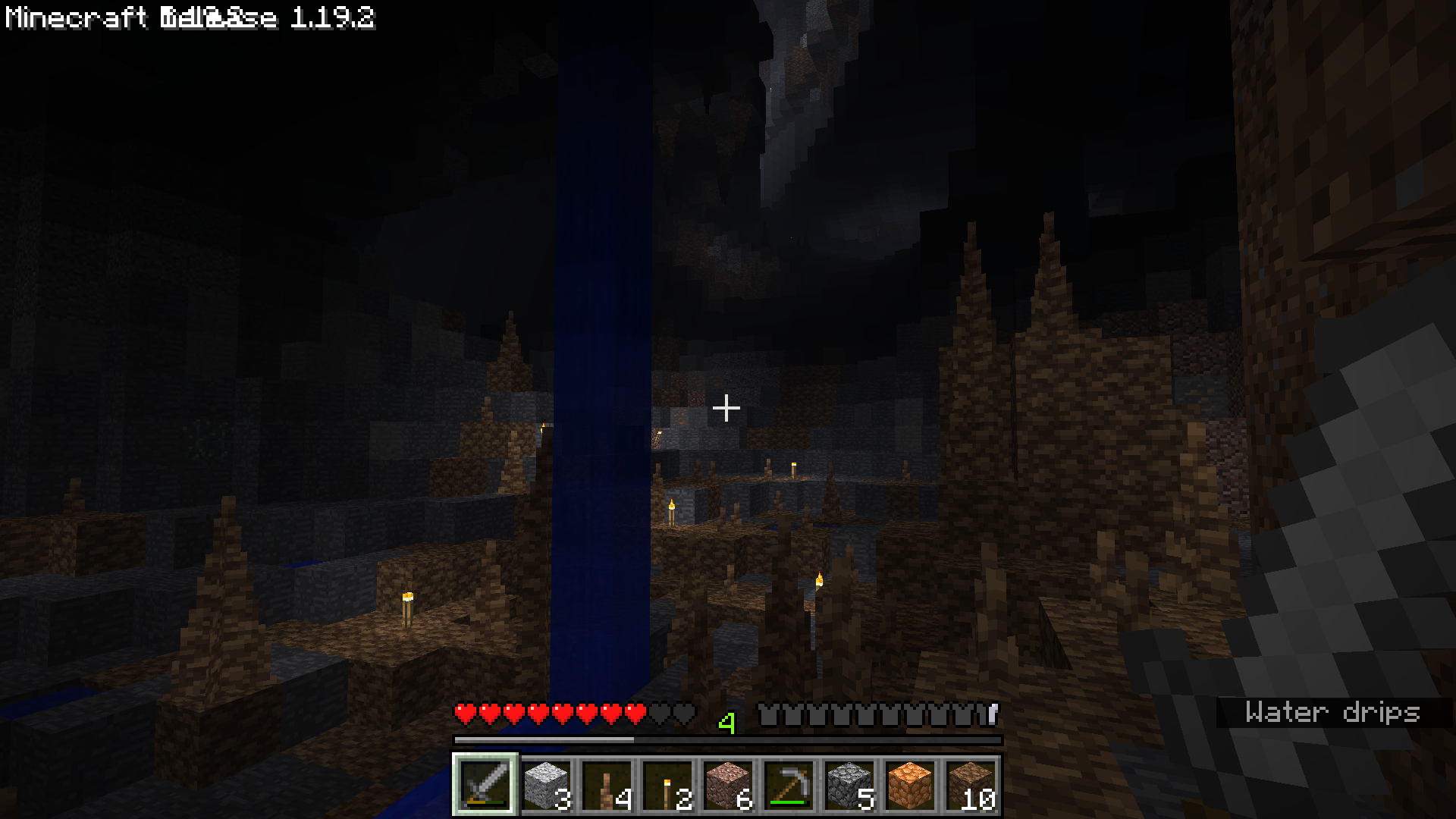Click the lit torch on the left dirt ledge

click(x=406, y=607)
